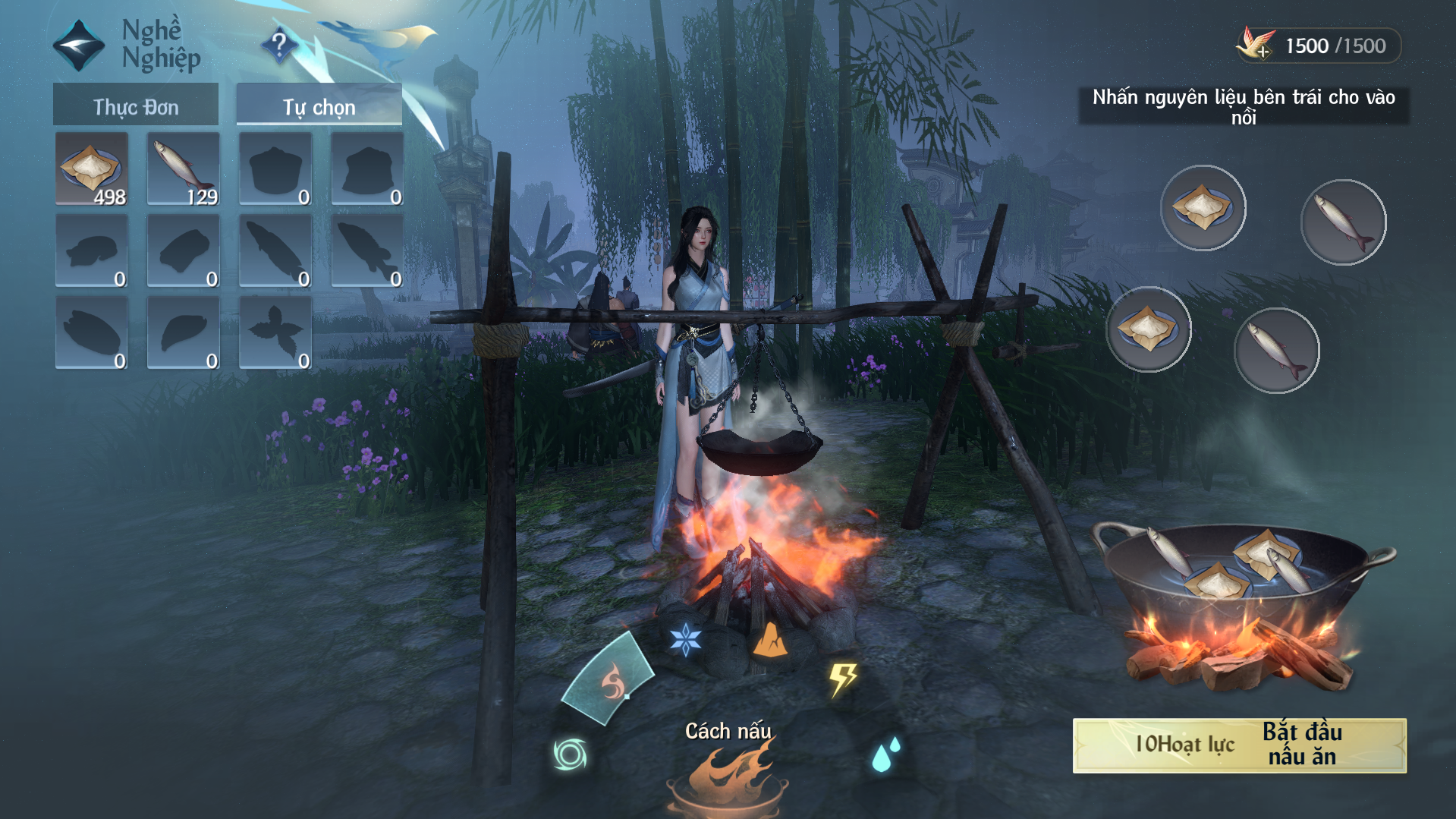Go back using the diamond arrow icon
The width and height of the screenshot is (1456, 819).
point(78,45)
